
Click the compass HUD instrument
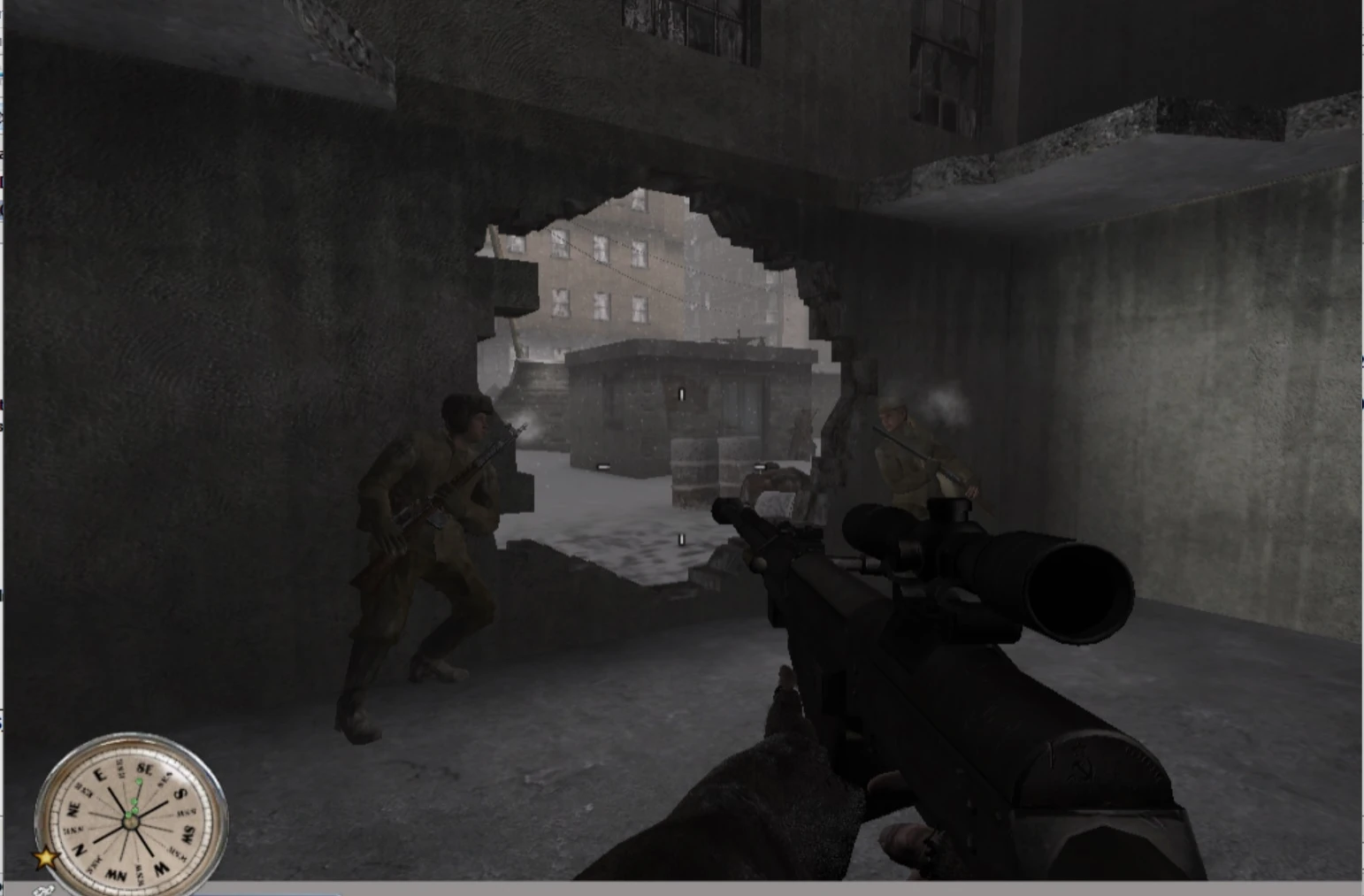click(x=133, y=818)
